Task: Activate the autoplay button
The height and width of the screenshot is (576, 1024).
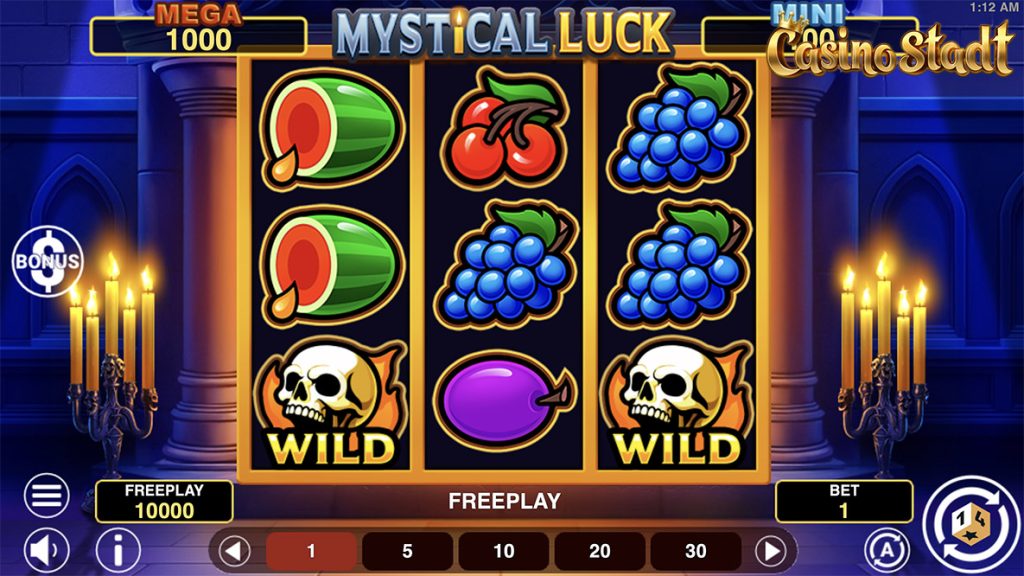Action: [x=884, y=550]
